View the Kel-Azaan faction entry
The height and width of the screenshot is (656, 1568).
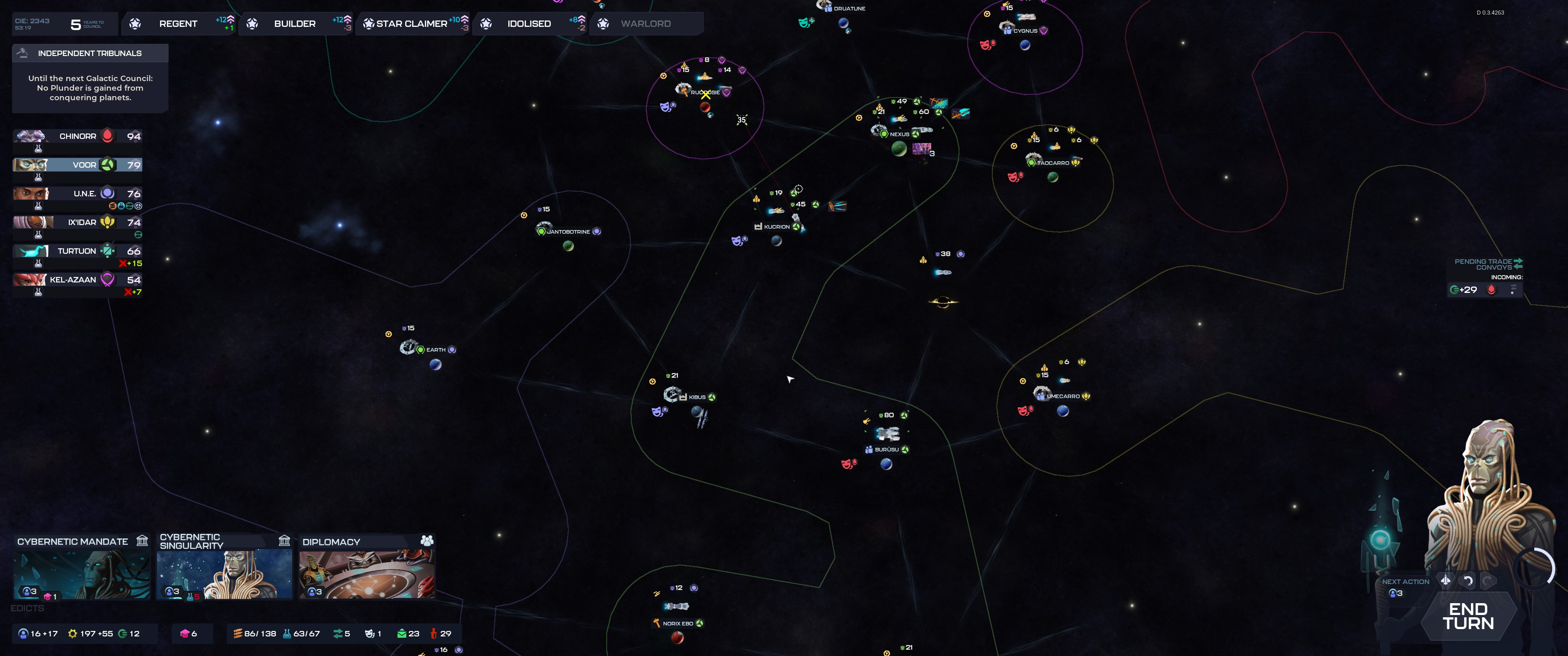78,279
